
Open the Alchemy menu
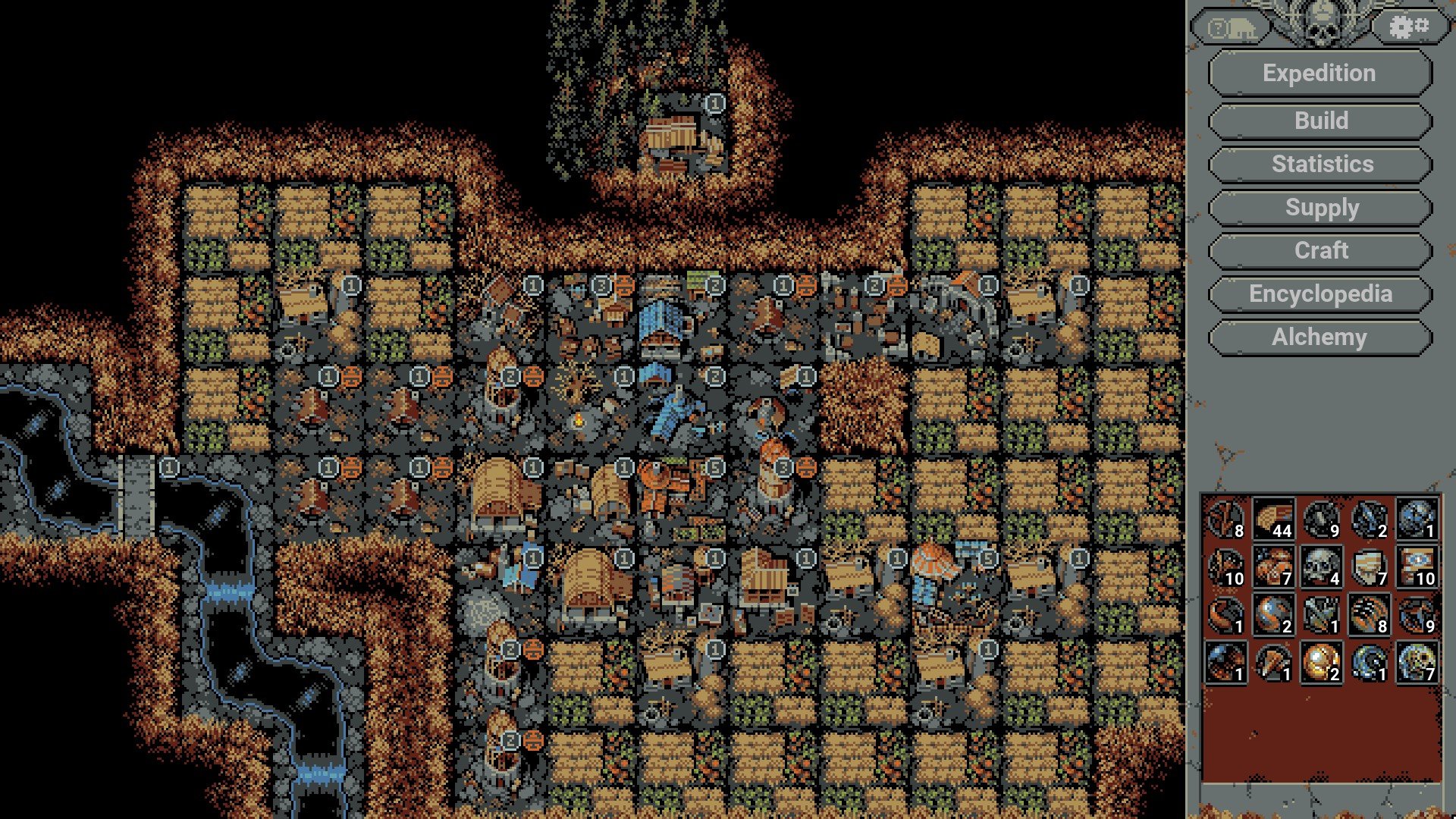(x=1319, y=337)
